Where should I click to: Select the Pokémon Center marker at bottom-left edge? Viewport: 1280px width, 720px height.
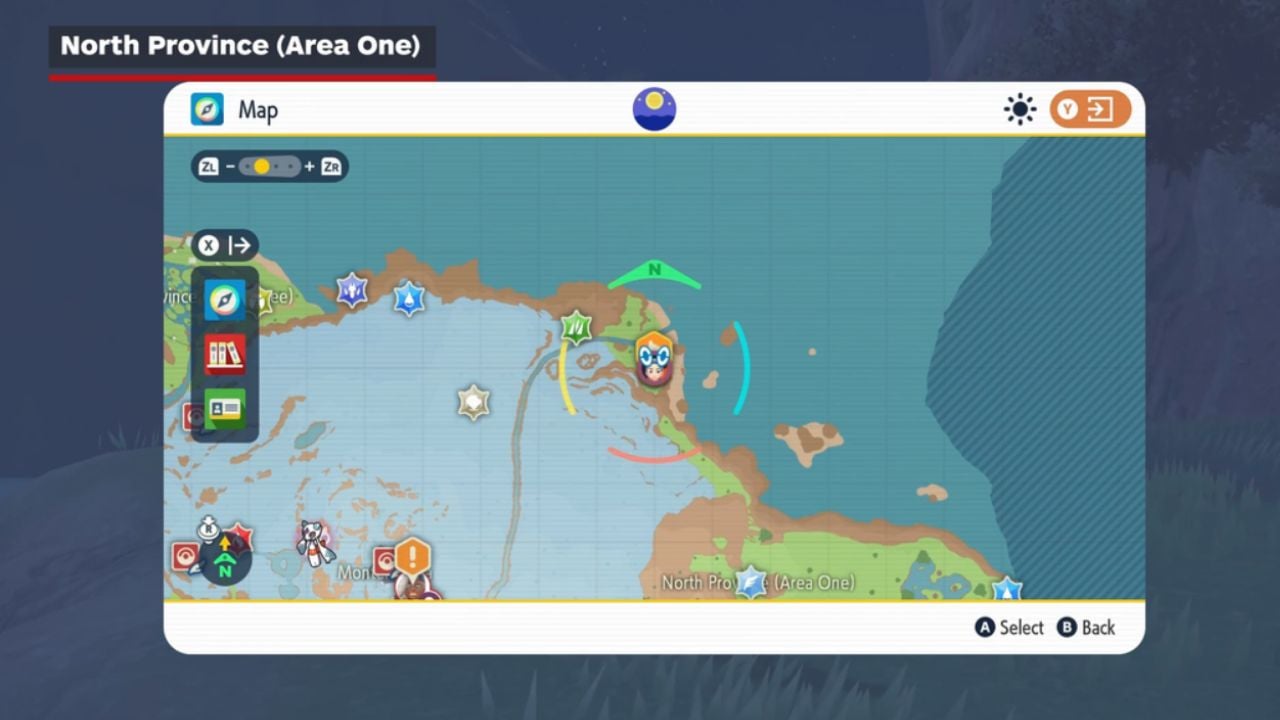(x=186, y=556)
